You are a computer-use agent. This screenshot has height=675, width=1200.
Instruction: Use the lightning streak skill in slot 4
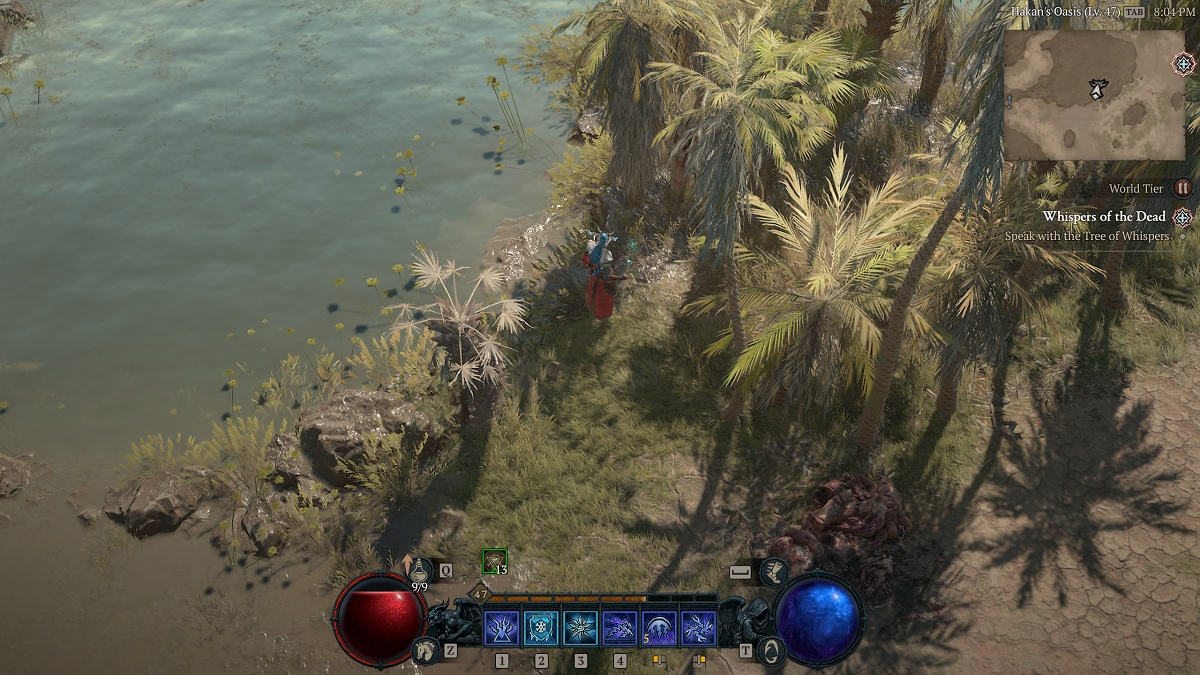pos(620,628)
